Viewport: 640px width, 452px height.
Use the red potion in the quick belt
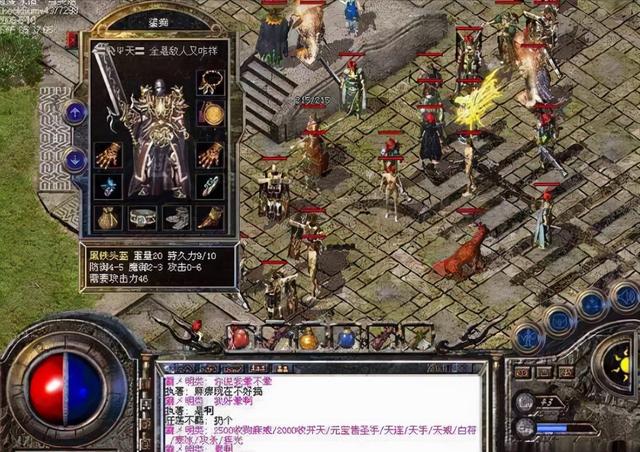(x=240, y=338)
